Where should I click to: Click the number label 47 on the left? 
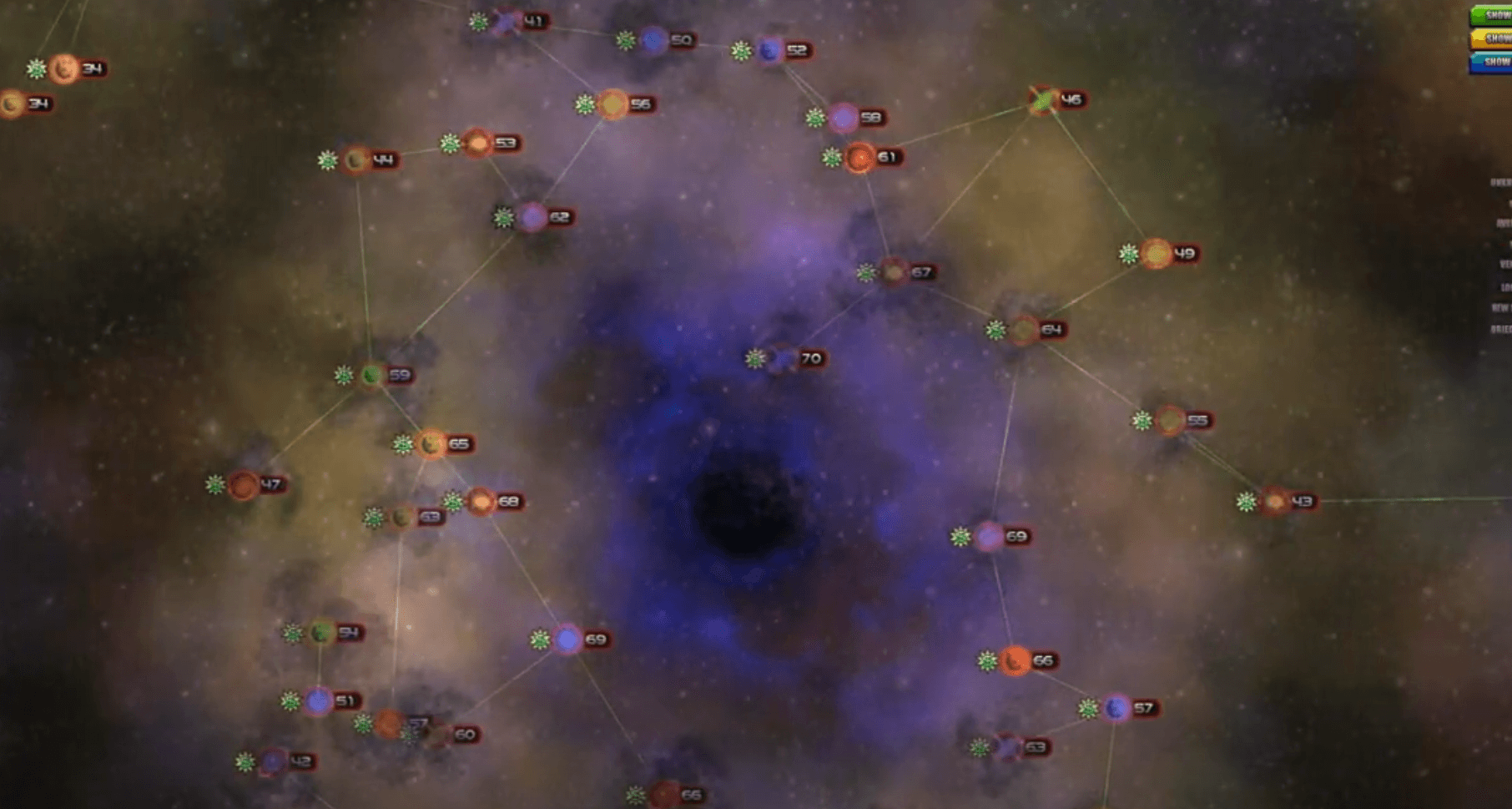(271, 484)
